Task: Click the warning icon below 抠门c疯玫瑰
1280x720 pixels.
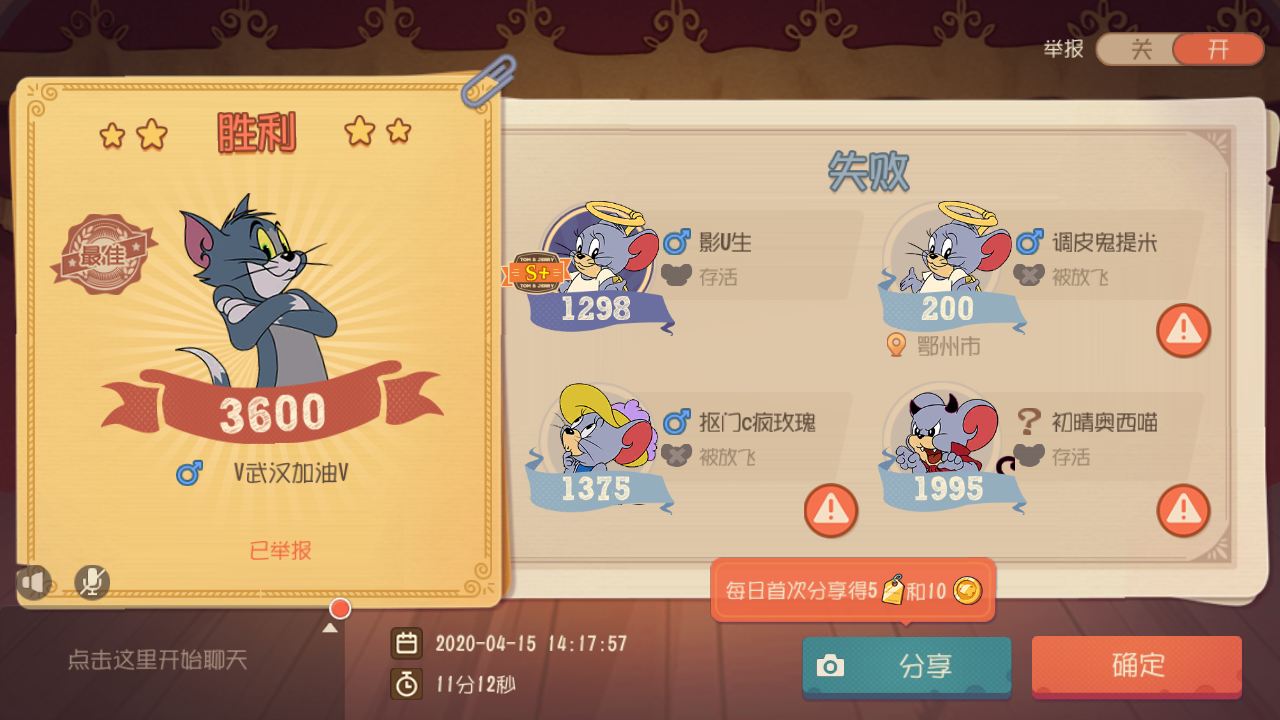Action: click(x=830, y=510)
